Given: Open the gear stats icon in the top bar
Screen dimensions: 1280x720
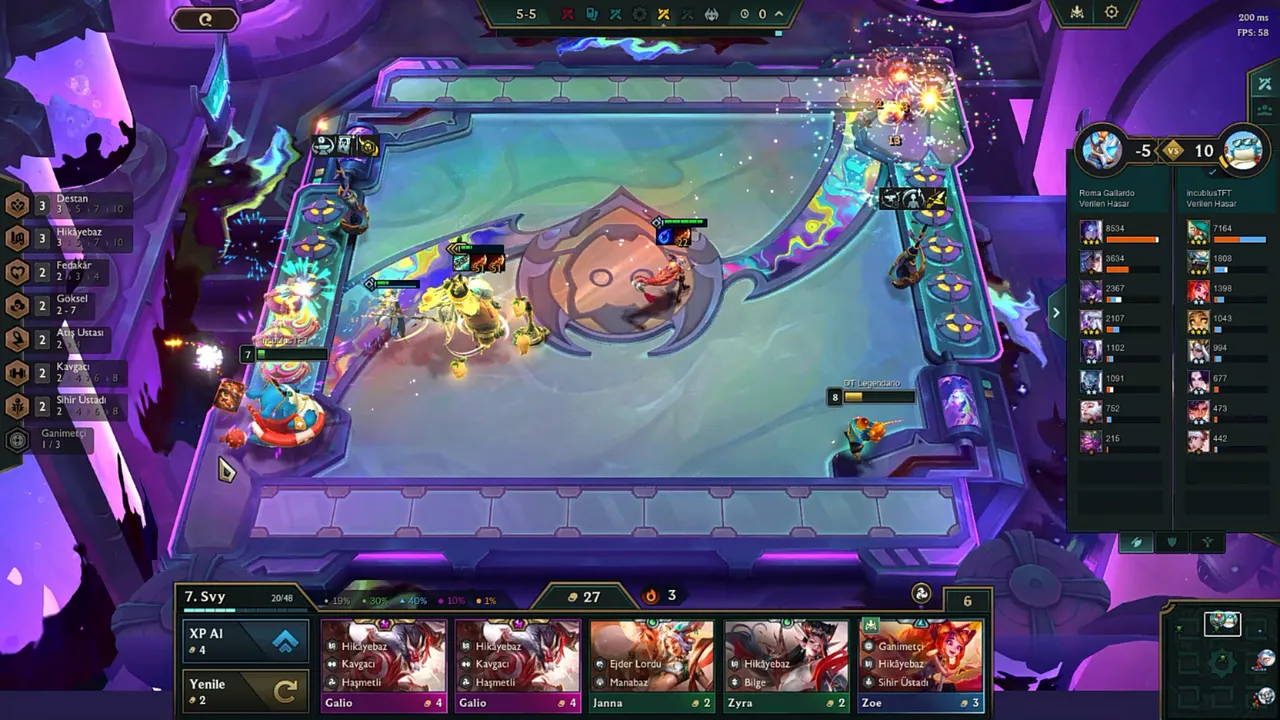Looking at the screenshot, I should coord(638,14).
